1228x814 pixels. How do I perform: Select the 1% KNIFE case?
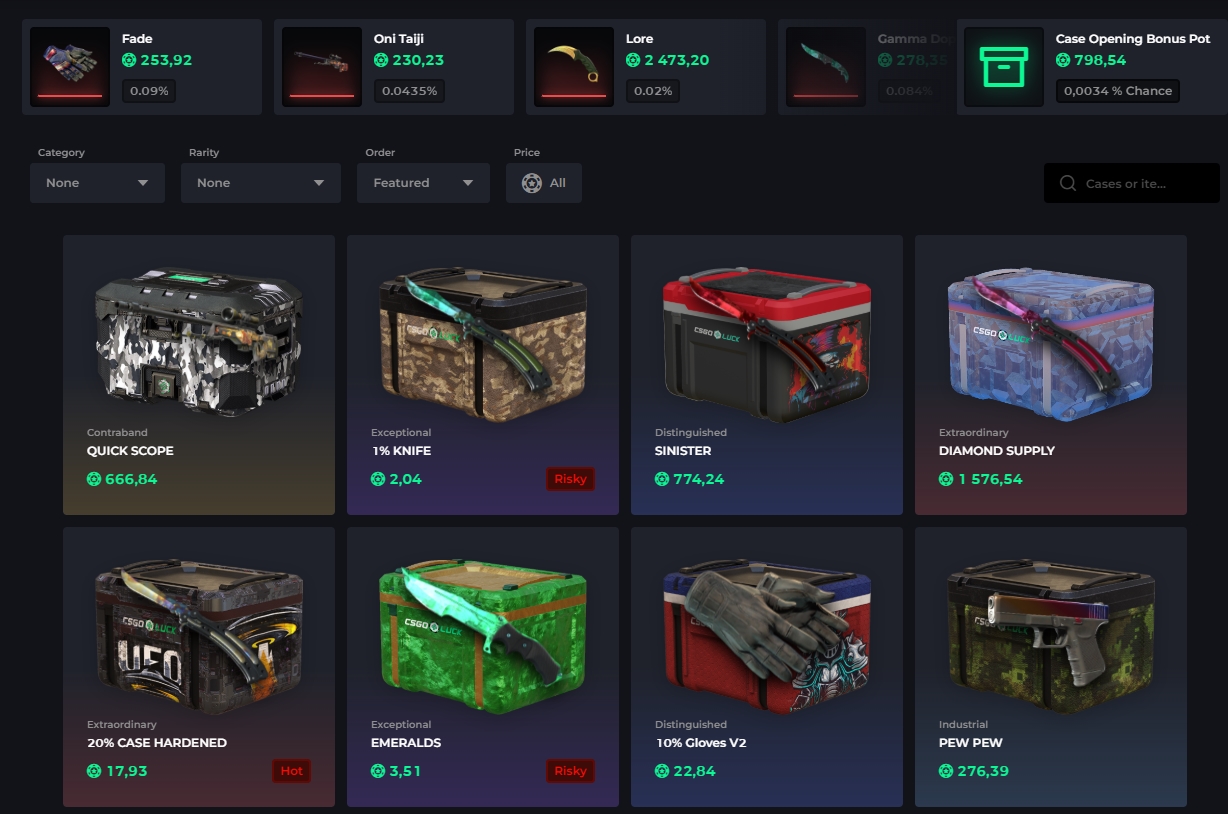483,374
